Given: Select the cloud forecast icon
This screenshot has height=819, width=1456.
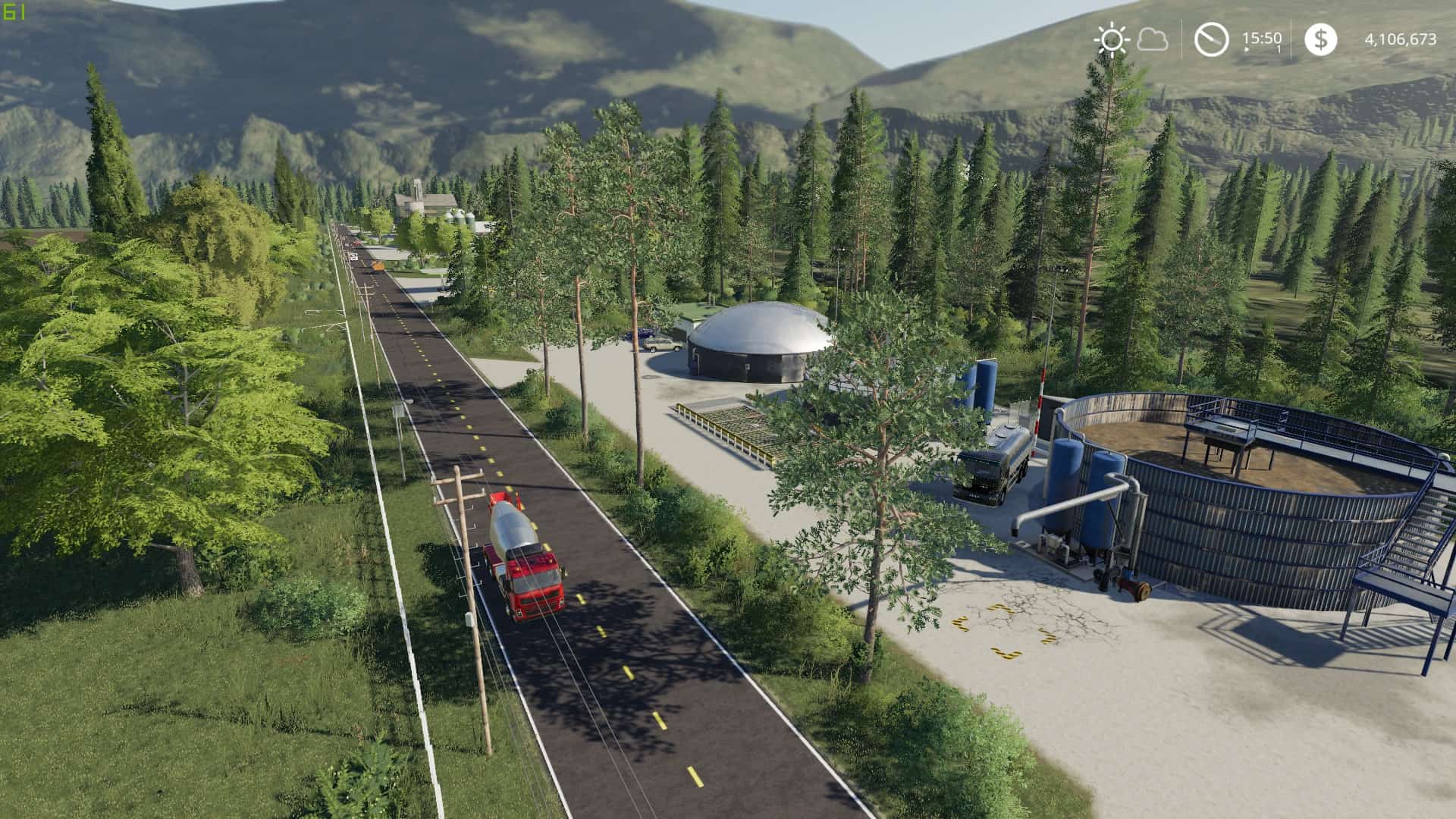Looking at the screenshot, I should click(x=1153, y=39).
